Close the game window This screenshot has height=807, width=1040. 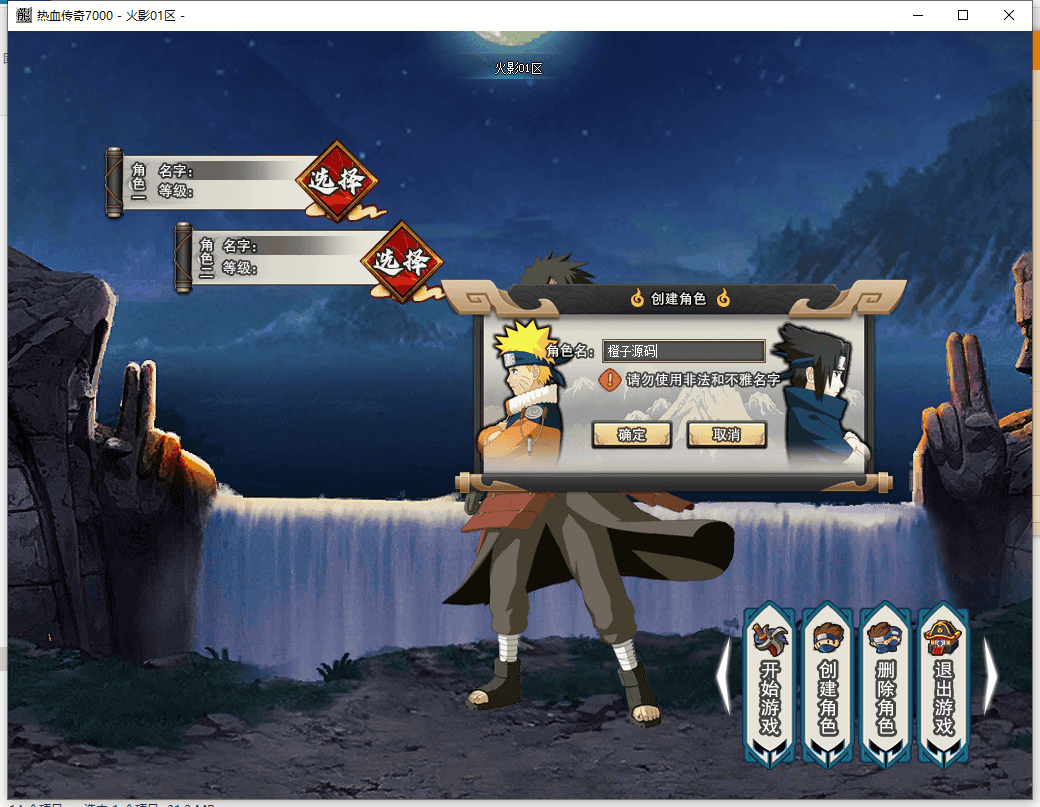(x=1010, y=15)
